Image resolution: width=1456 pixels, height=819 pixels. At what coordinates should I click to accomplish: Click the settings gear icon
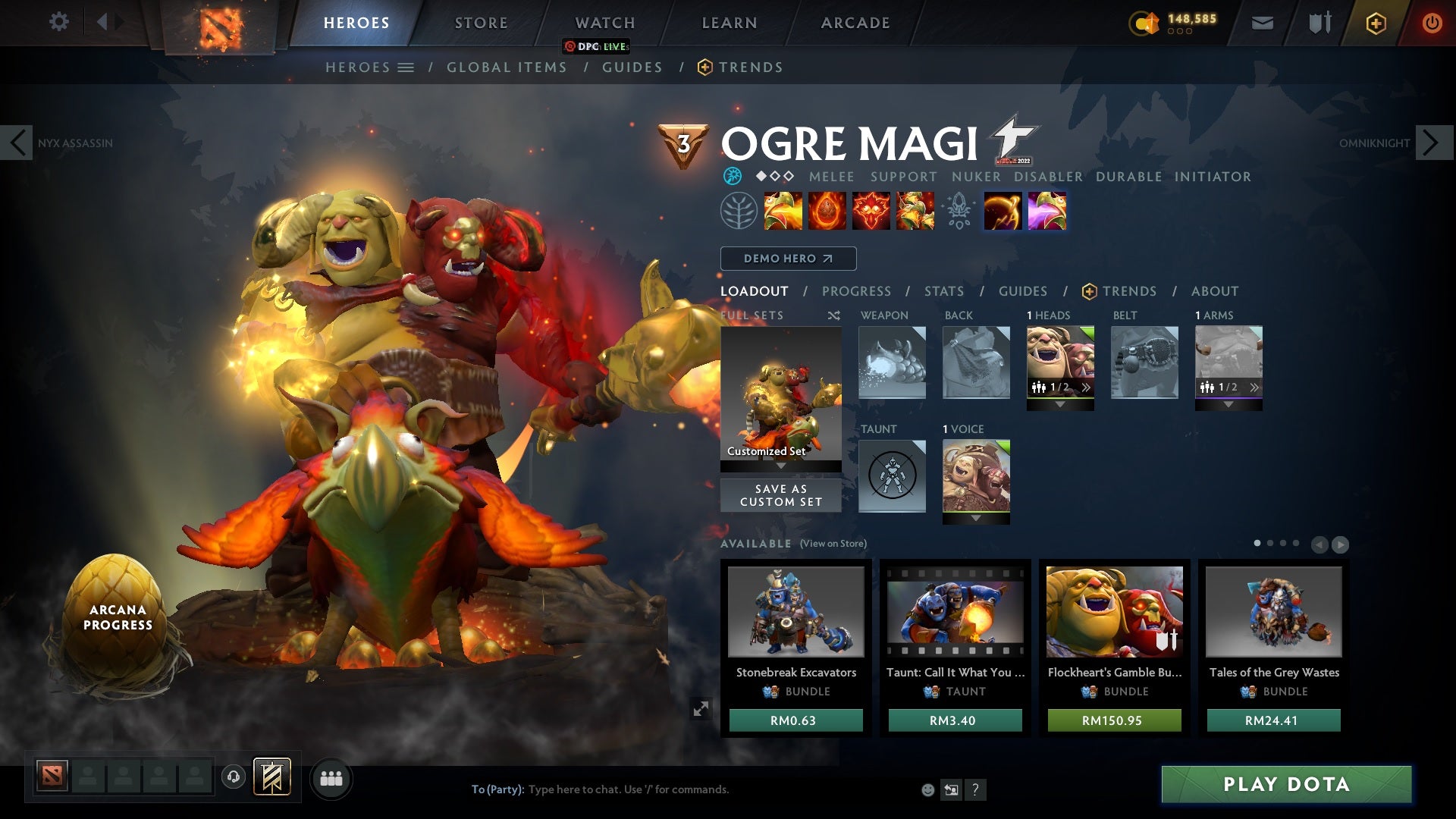pos(59,23)
